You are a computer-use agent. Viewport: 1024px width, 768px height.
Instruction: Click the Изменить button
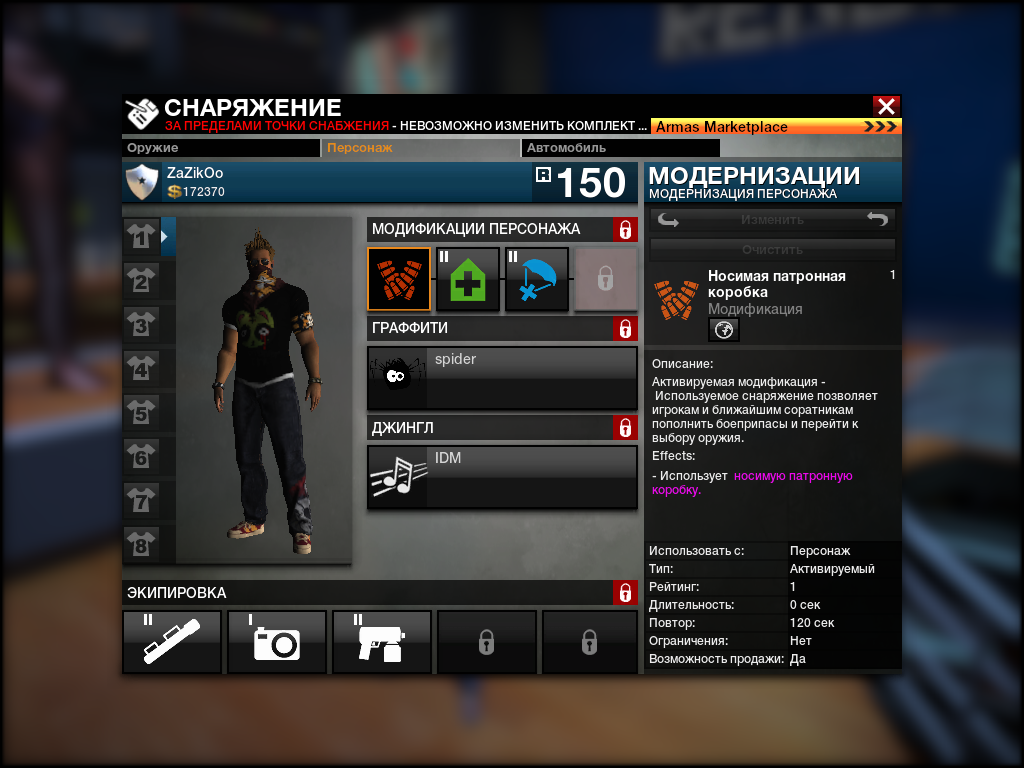click(772, 220)
